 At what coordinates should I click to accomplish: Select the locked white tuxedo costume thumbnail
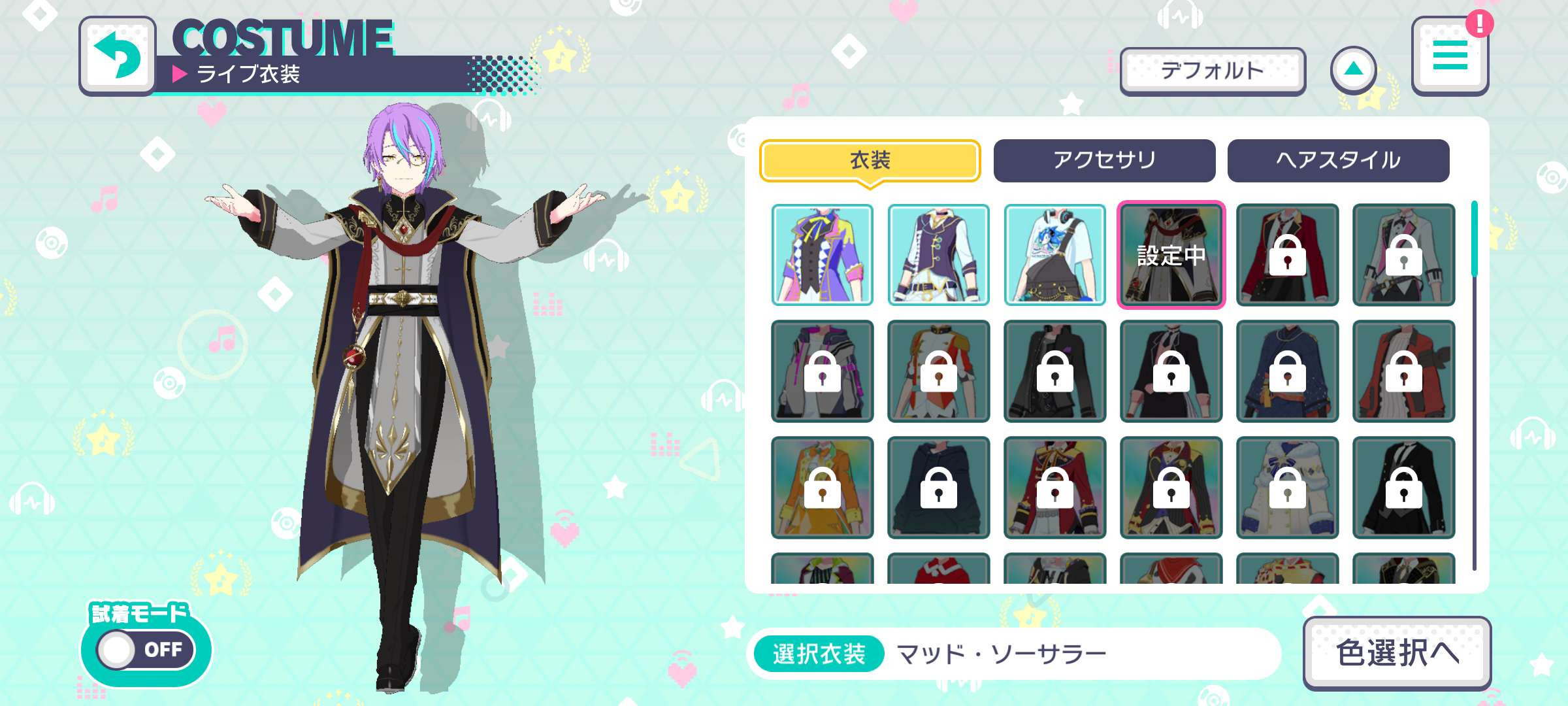pyautogui.click(x=1401, y=255)
